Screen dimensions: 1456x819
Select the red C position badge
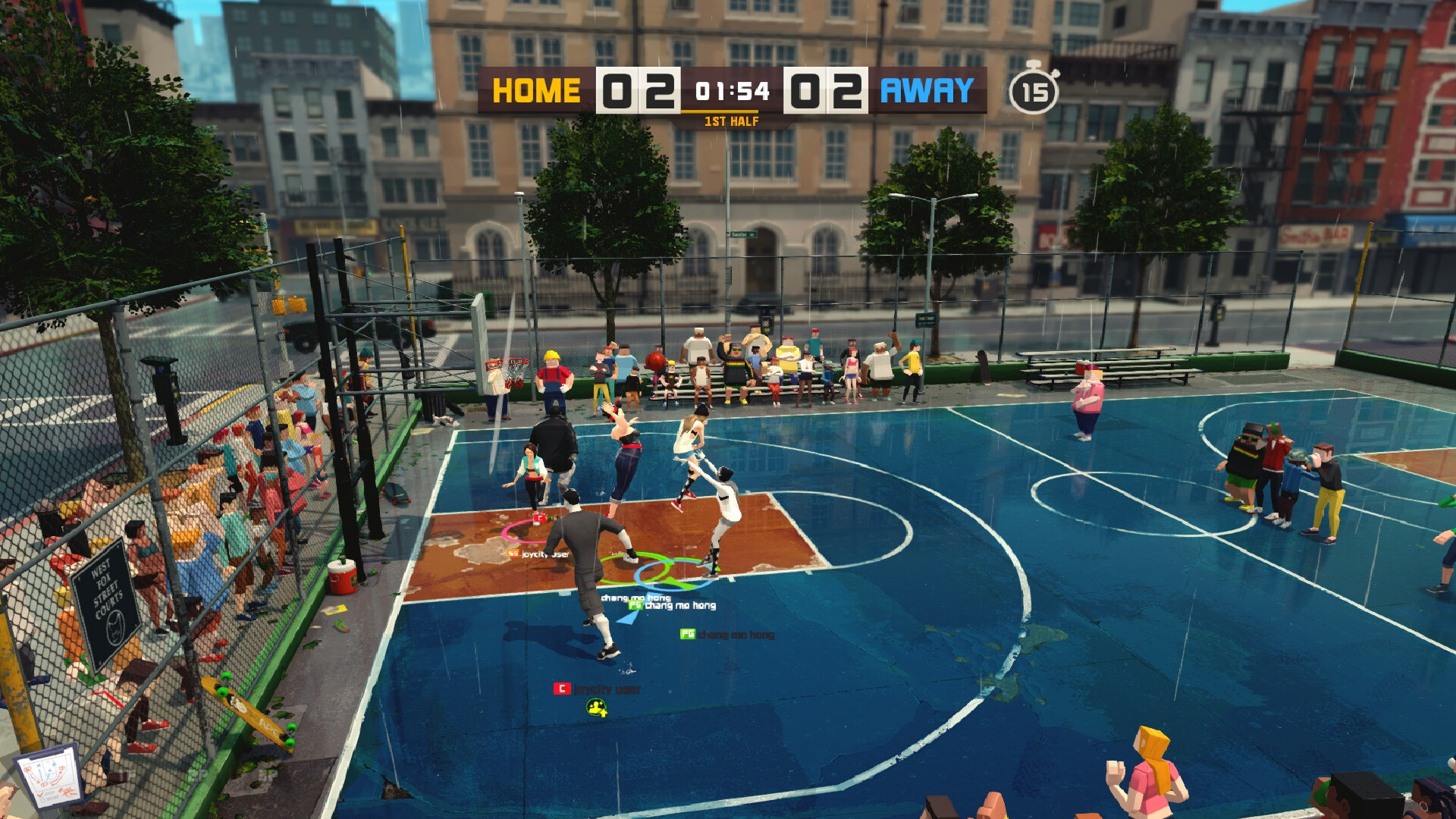562,689
